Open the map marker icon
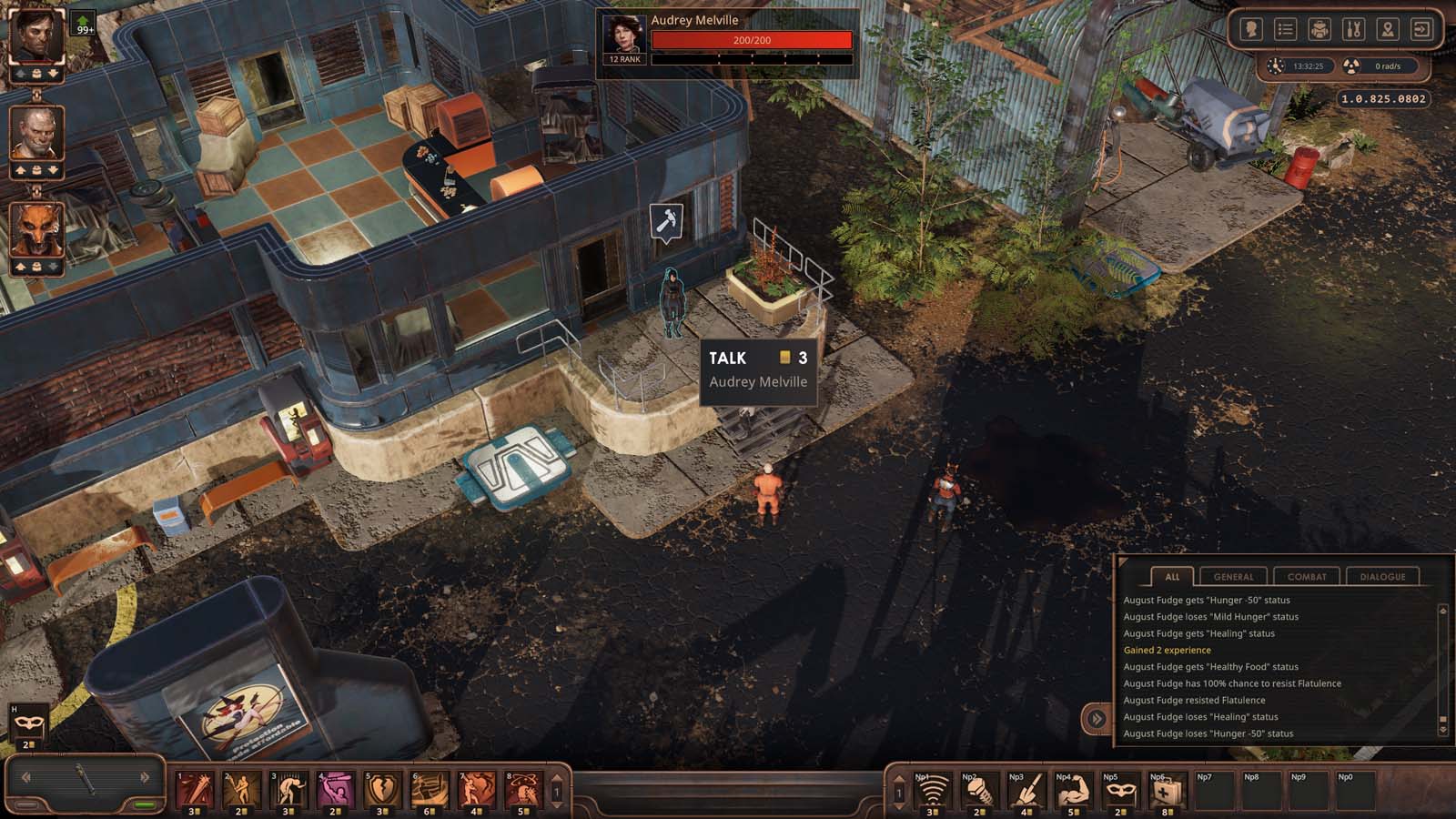 1387,30
